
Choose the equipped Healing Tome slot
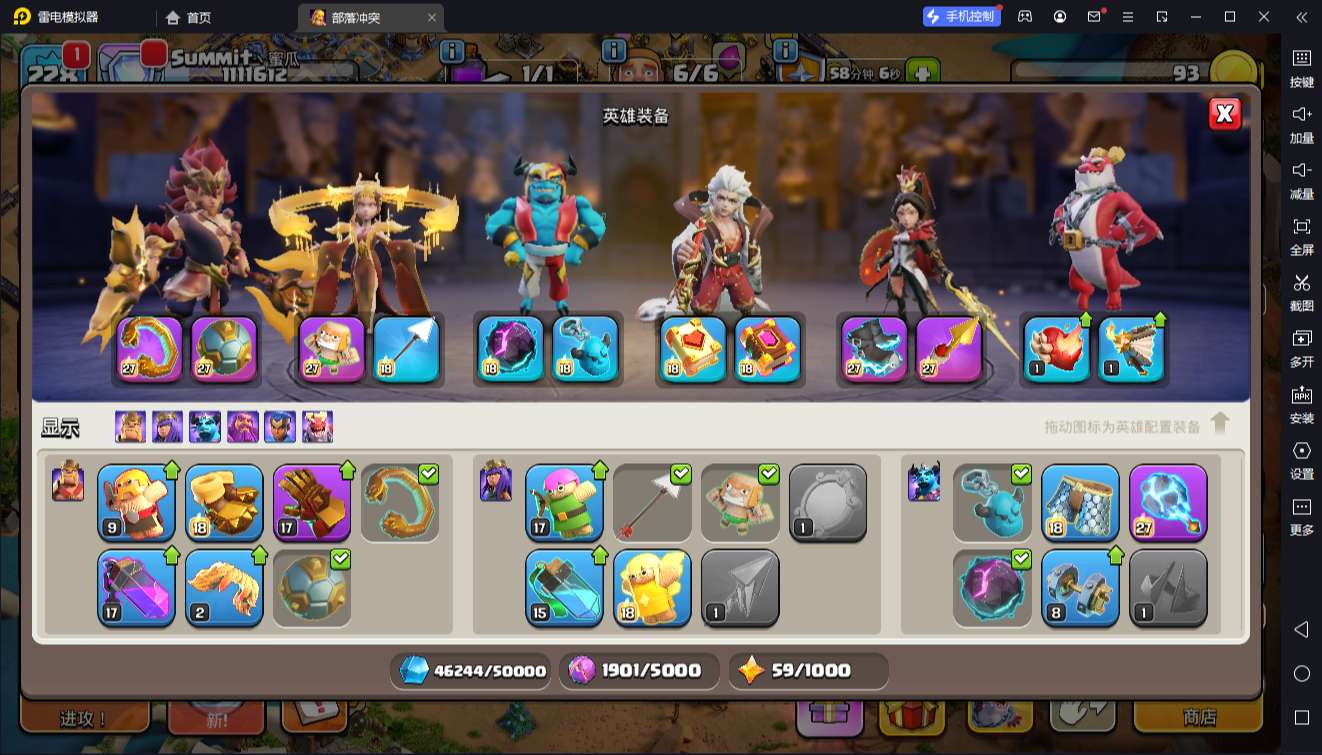click(x=694, y=349)
